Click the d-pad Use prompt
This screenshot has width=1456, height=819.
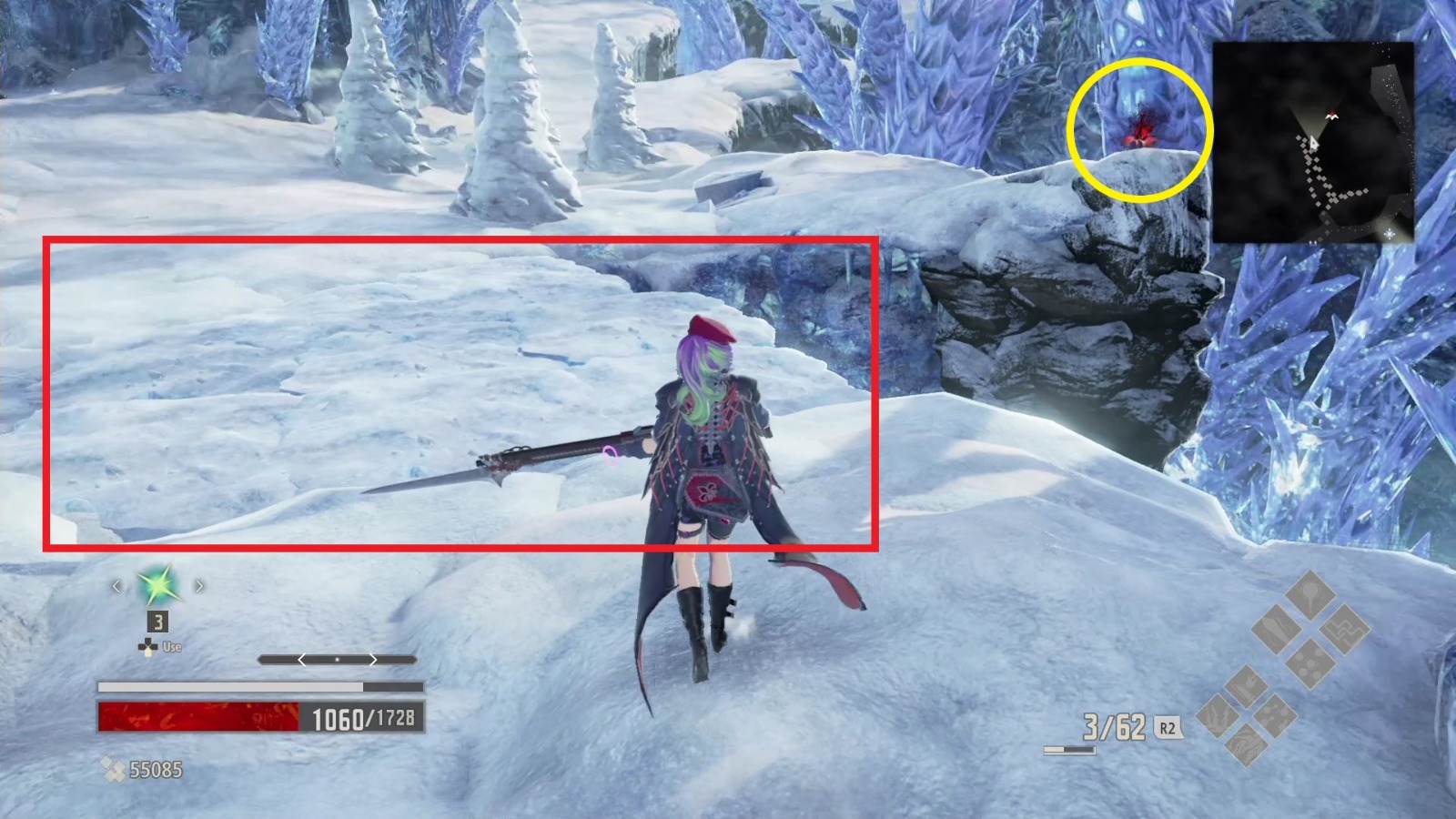click(x=150, y=647)
